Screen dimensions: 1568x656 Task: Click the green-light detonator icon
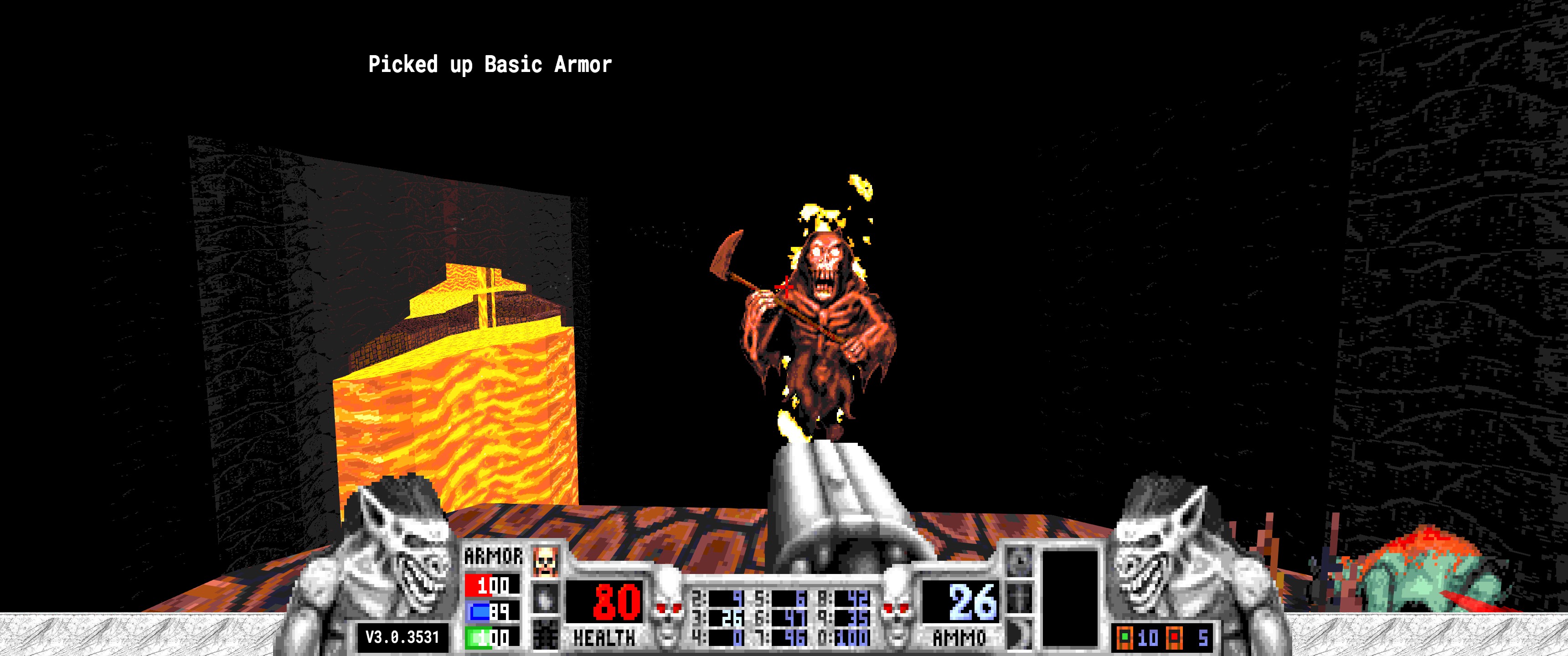pos(1125,638)
